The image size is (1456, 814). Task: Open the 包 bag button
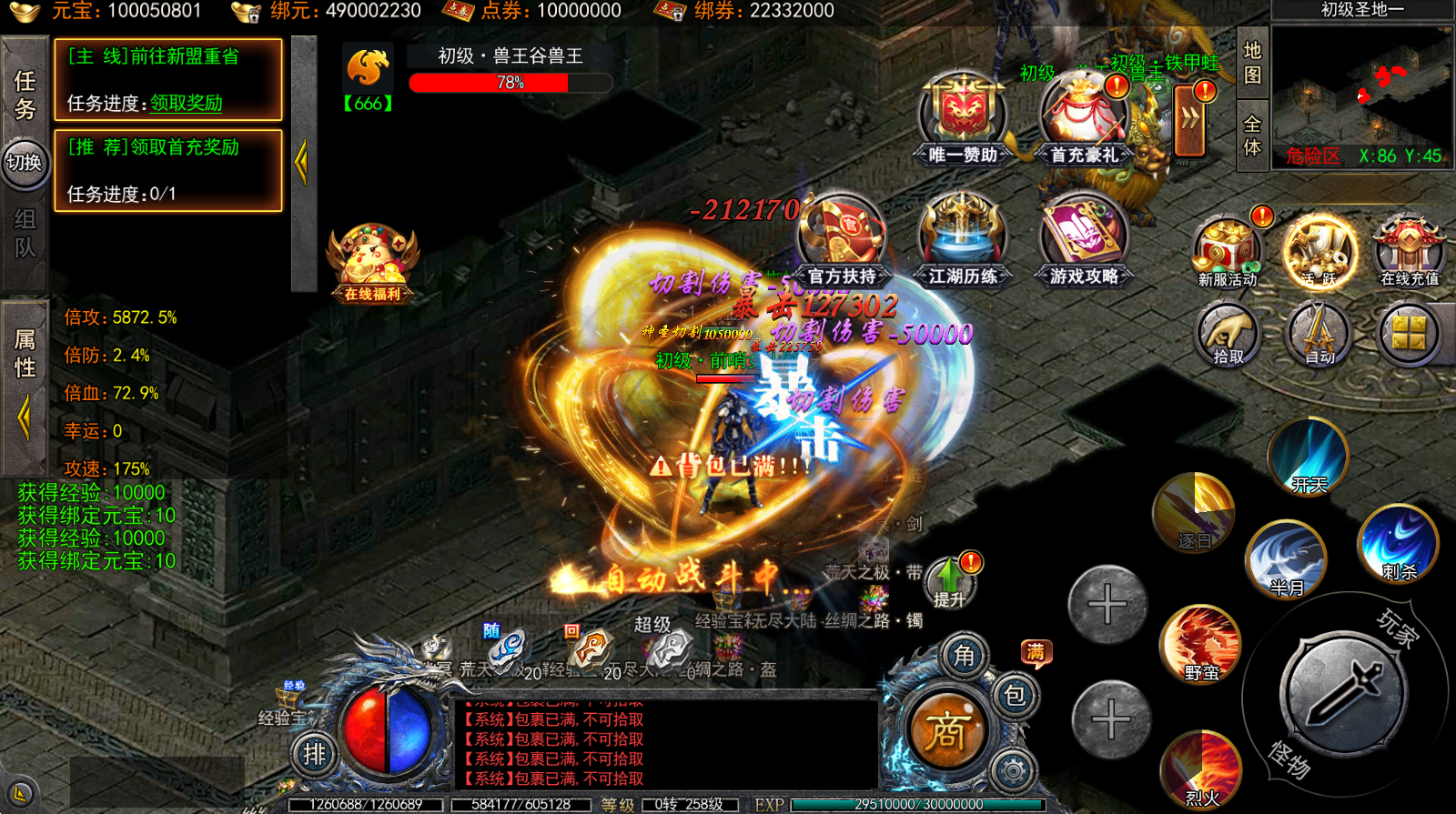pyautogui.click(x=1015, y=696)
